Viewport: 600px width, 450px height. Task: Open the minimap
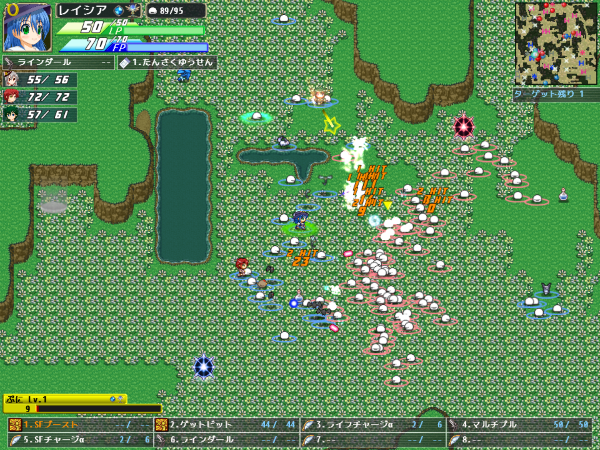point(555,43)
